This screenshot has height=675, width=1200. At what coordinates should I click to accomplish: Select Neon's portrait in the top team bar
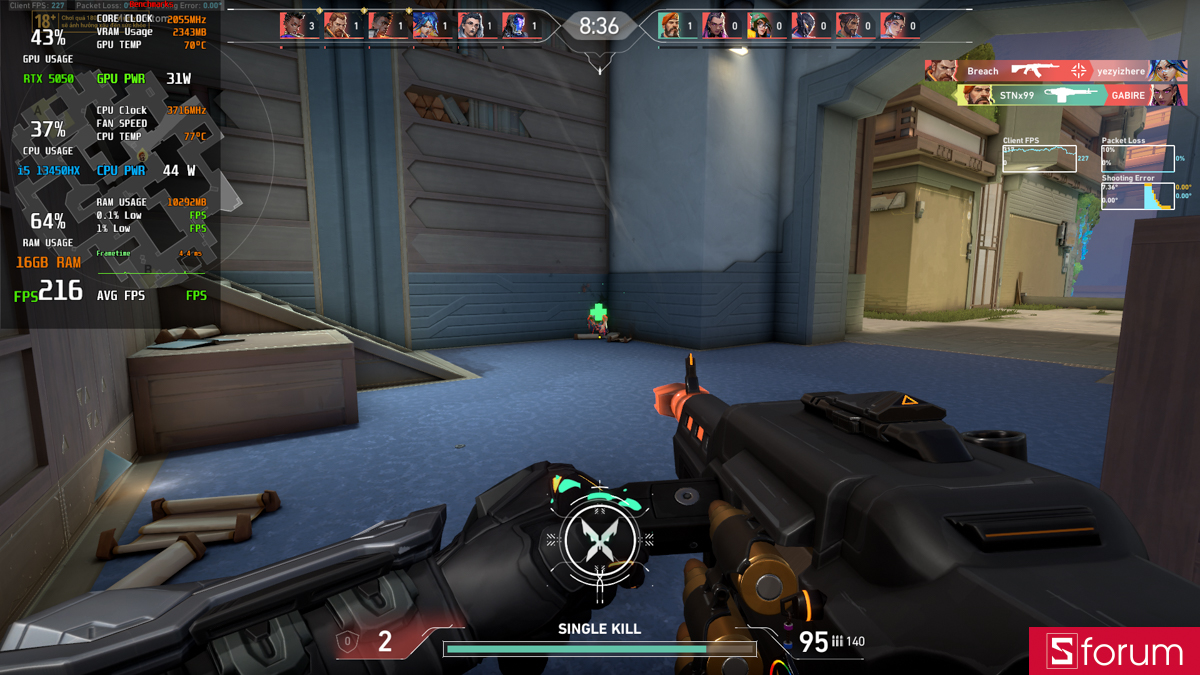[425, 25]
